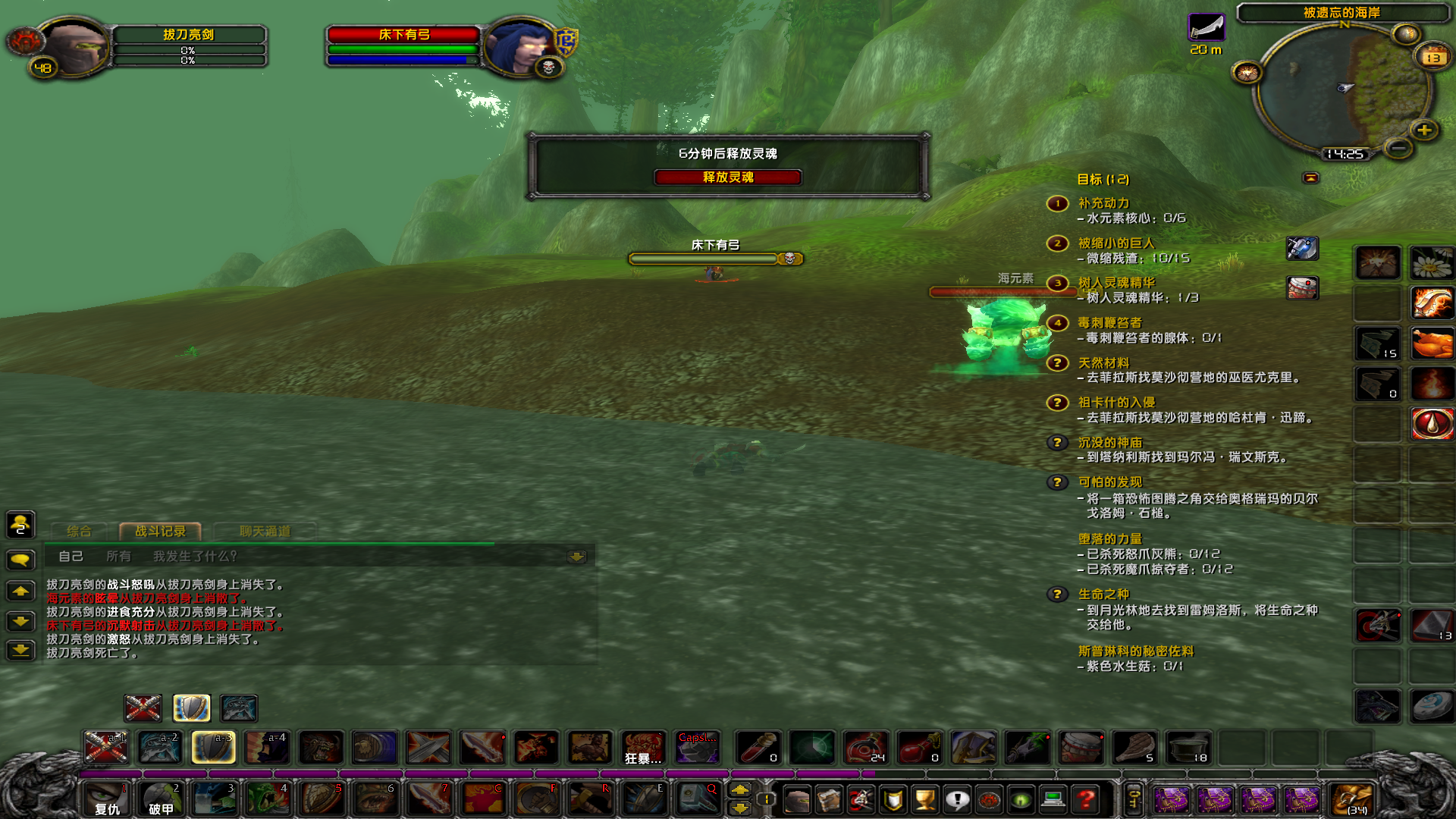The image size is (1456, 819).
Task: Open the main backpack showing 34 slots
Action: (x=1353, y=799)
